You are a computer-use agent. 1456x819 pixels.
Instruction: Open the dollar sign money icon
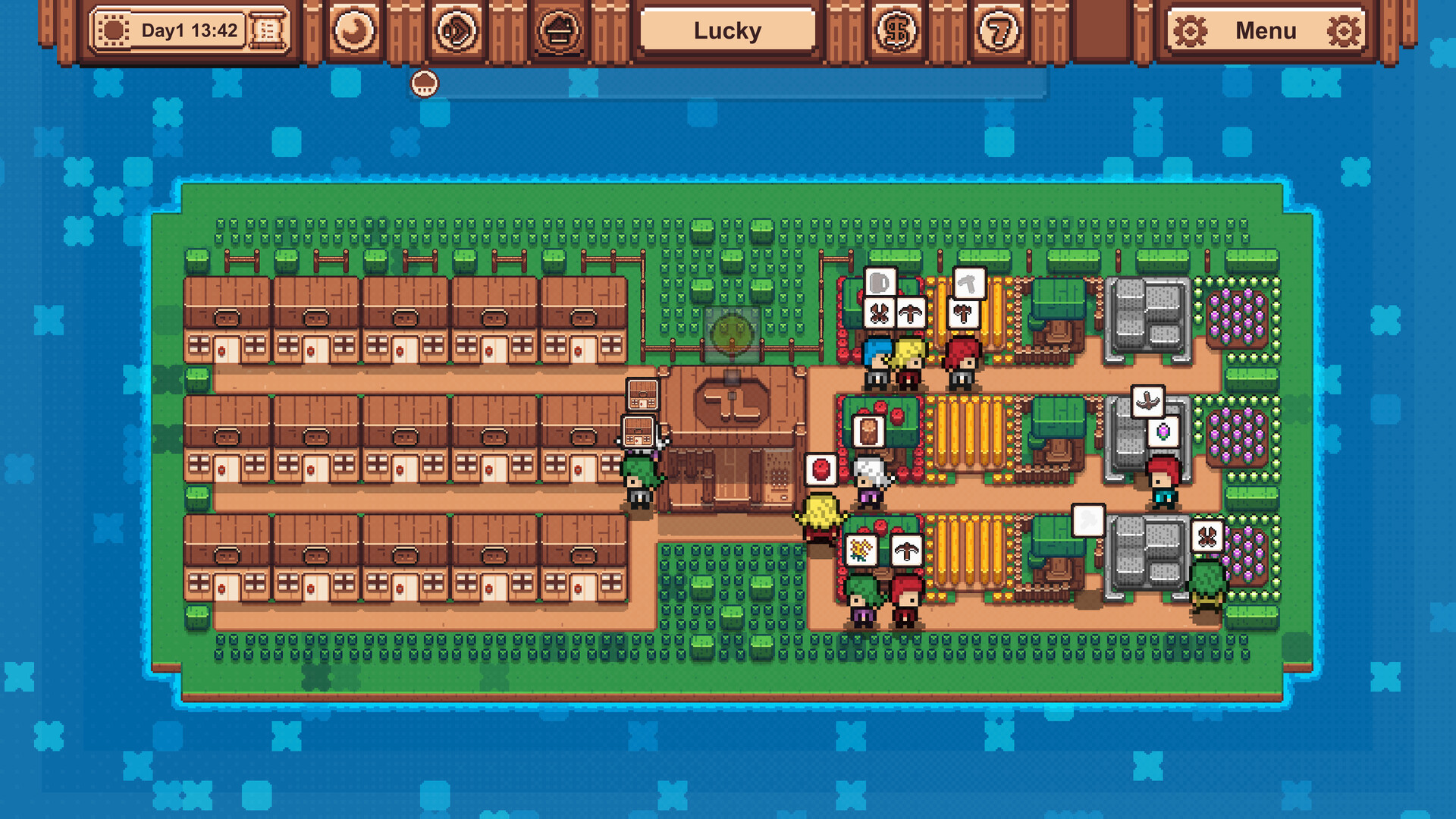896,30
